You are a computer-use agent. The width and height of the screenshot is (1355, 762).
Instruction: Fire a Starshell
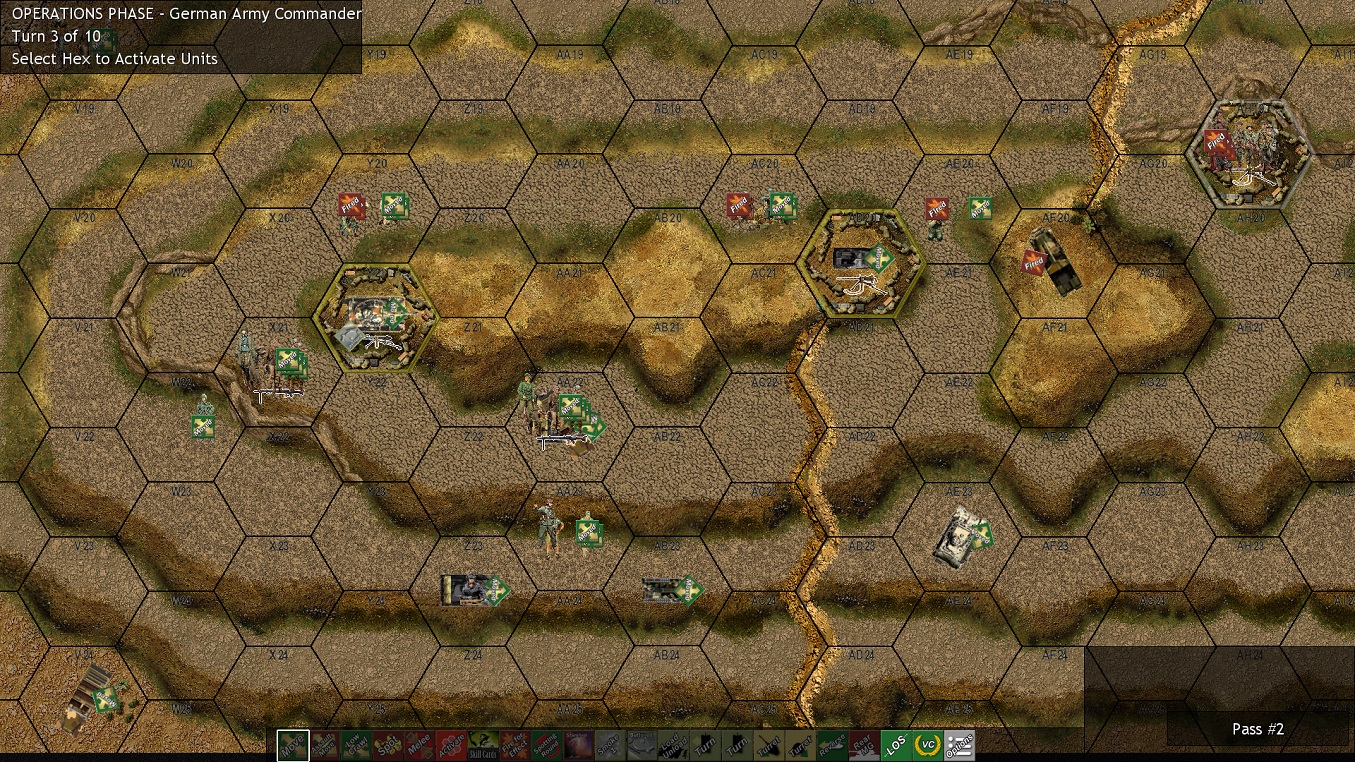[x=580, y=745]
